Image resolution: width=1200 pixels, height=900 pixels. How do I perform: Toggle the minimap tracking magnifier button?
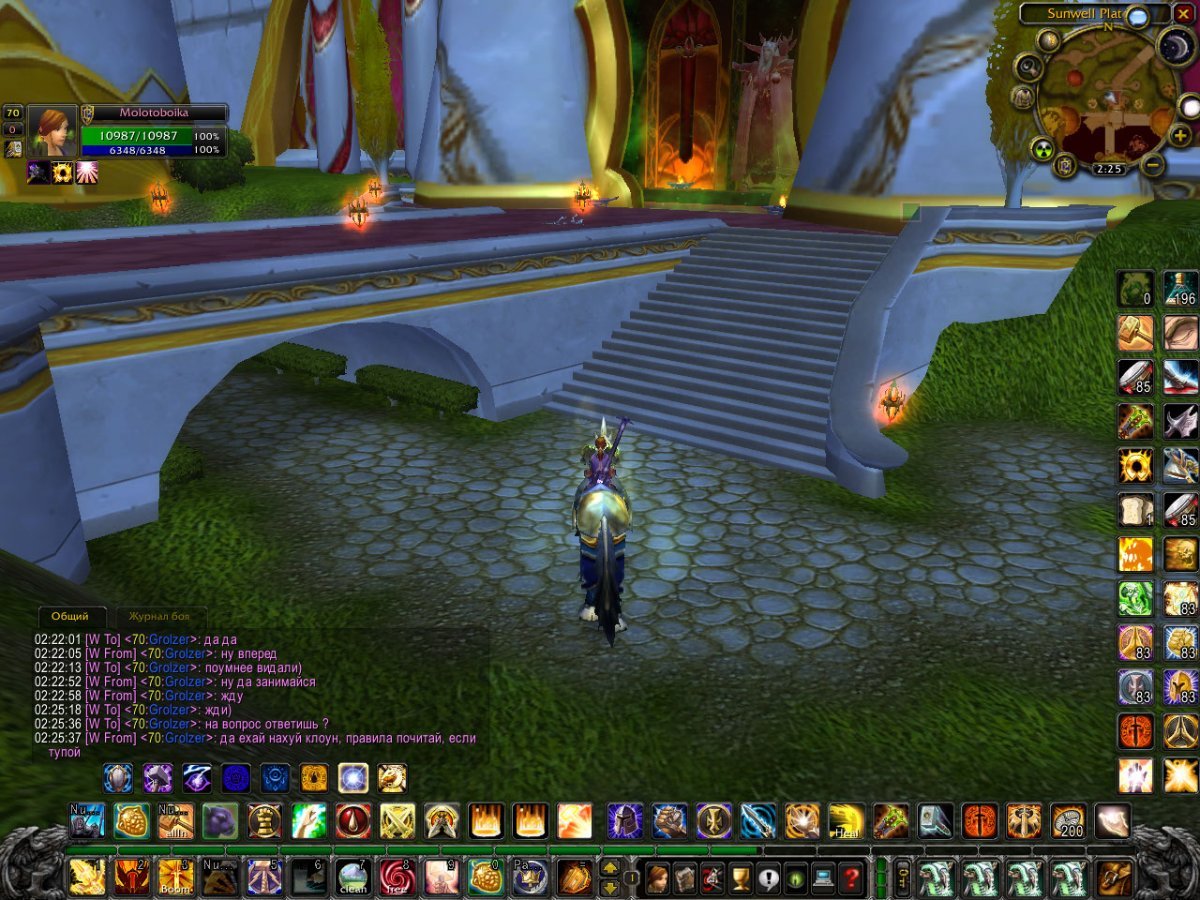point(1027,67)
